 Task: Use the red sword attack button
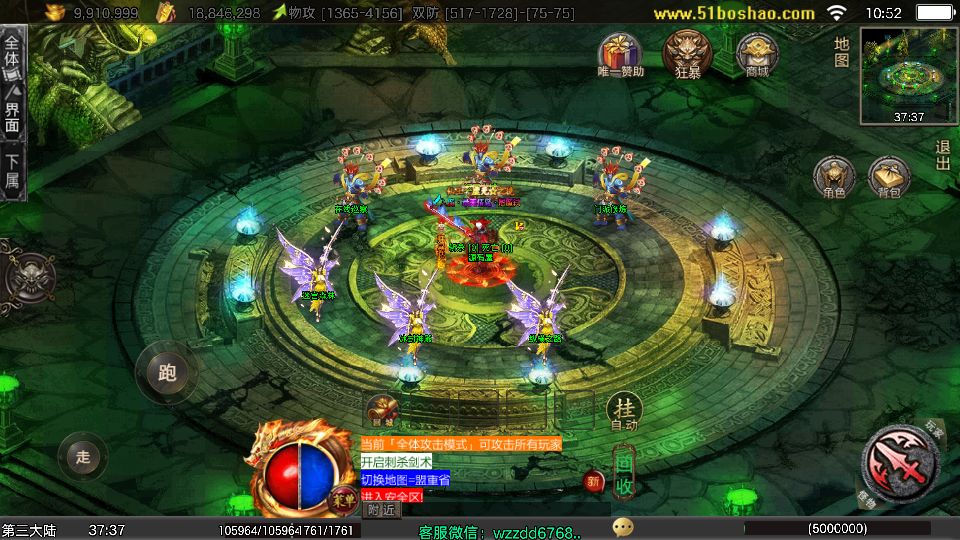pyautogui.click(x=899, y=461)
